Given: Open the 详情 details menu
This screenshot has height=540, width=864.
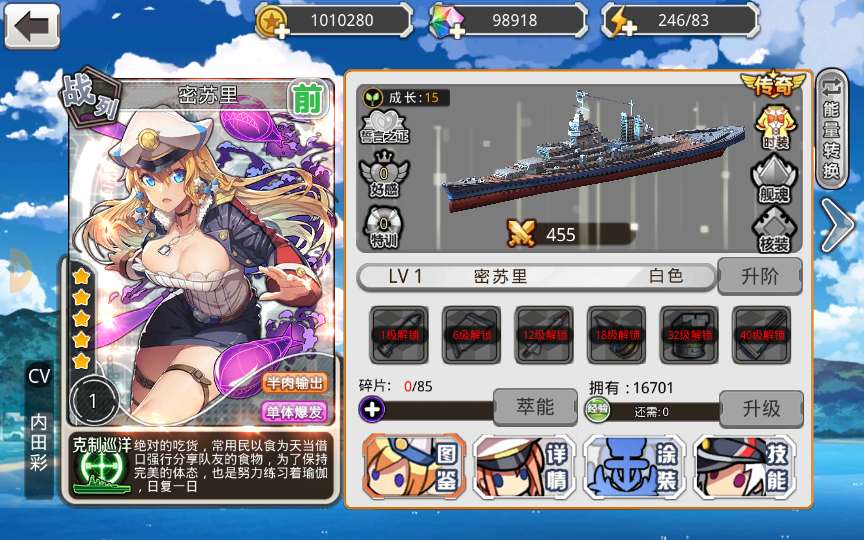Looking at the screenshot, I should coord(523,467).
